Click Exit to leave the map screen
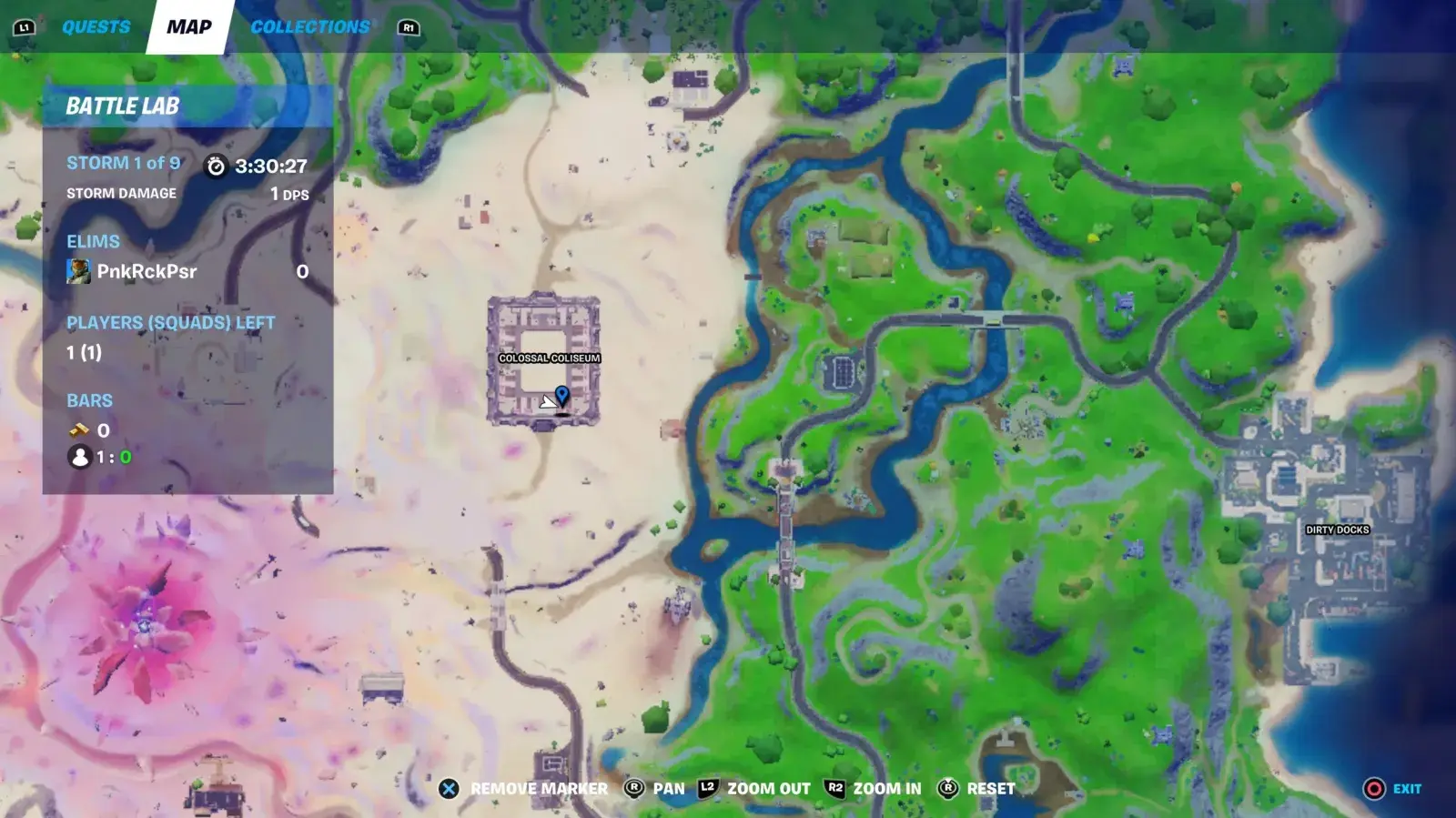 [x=1405, y=789]
